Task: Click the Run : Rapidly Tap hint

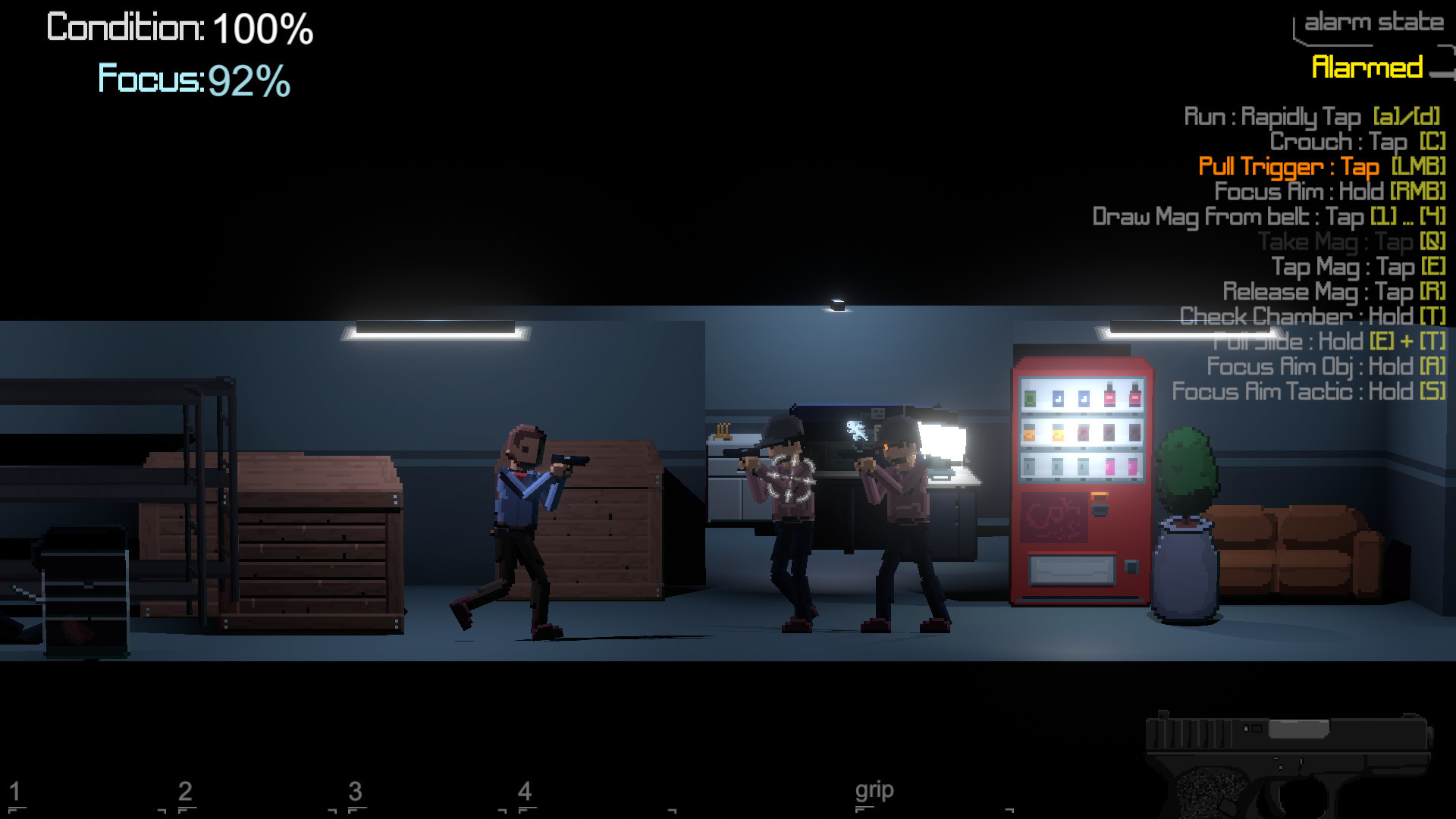Action: (x=1312, y=118)
